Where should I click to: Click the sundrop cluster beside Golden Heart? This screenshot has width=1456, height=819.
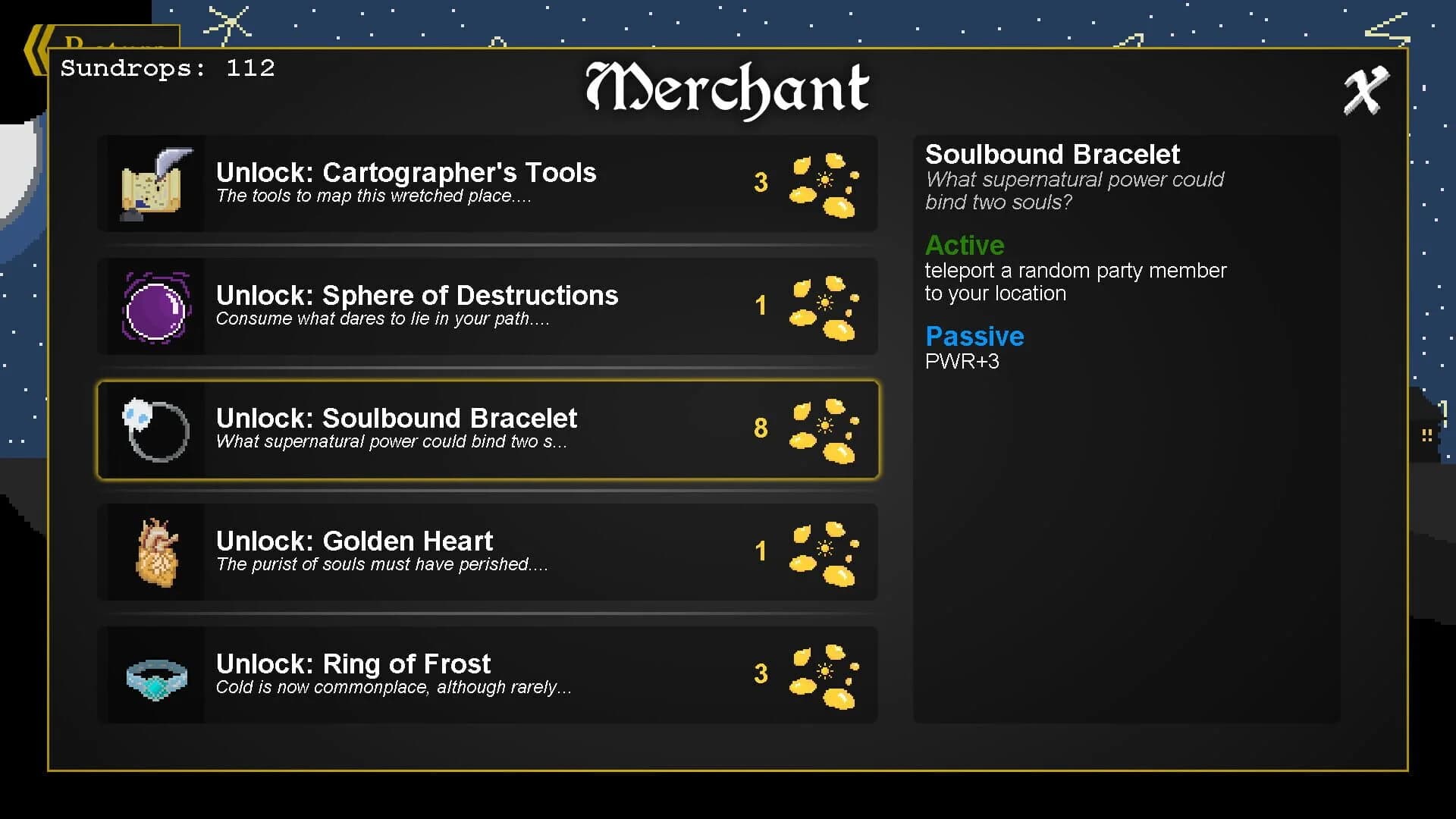823,551
